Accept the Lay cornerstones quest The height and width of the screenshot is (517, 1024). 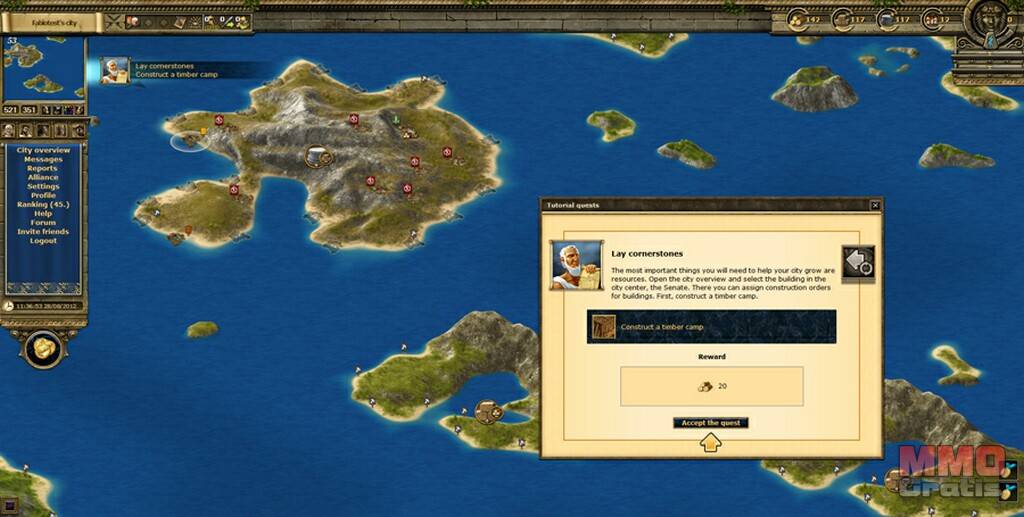coord(710,423)
